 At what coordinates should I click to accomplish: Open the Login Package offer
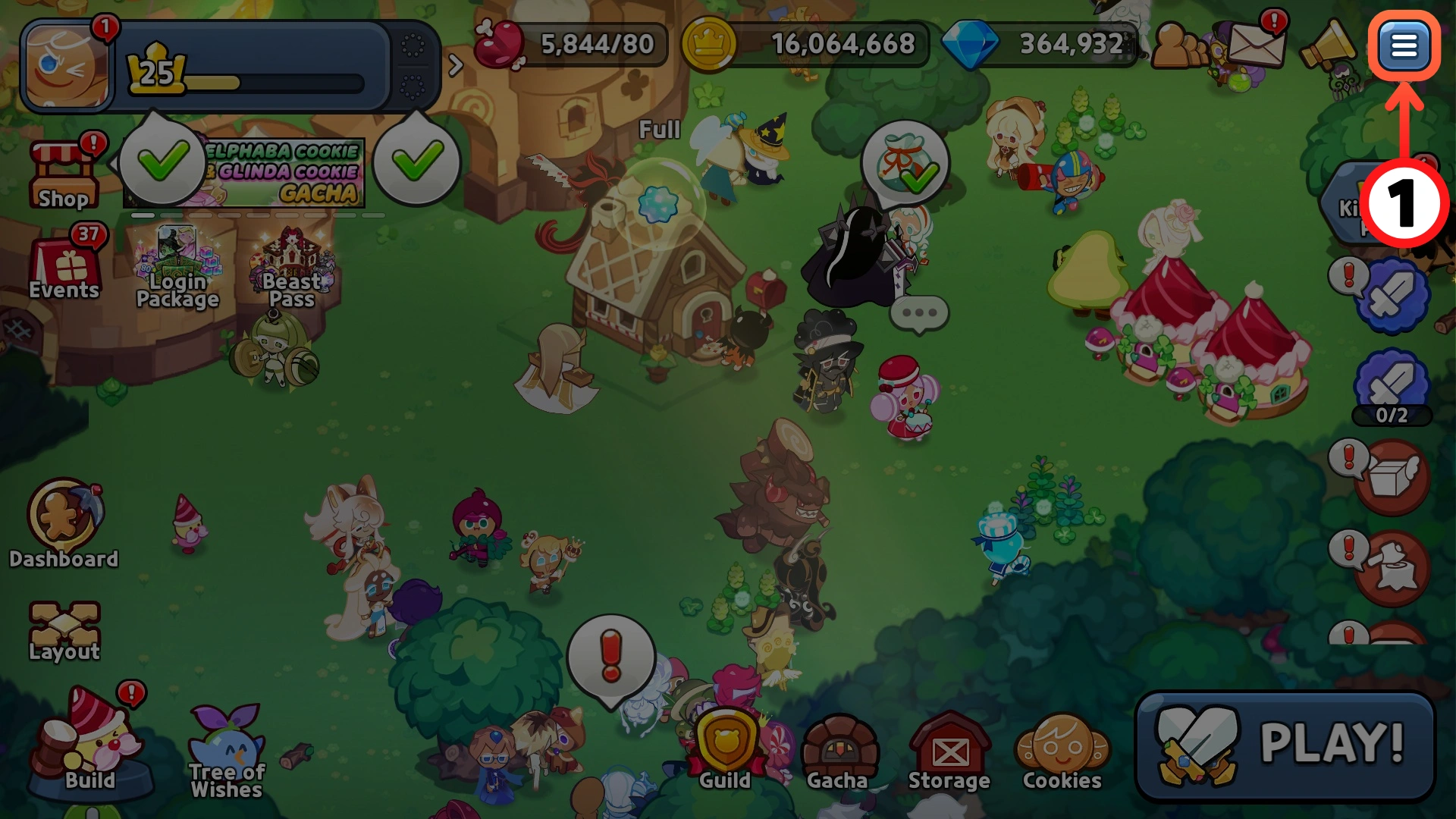click(177, 270)
